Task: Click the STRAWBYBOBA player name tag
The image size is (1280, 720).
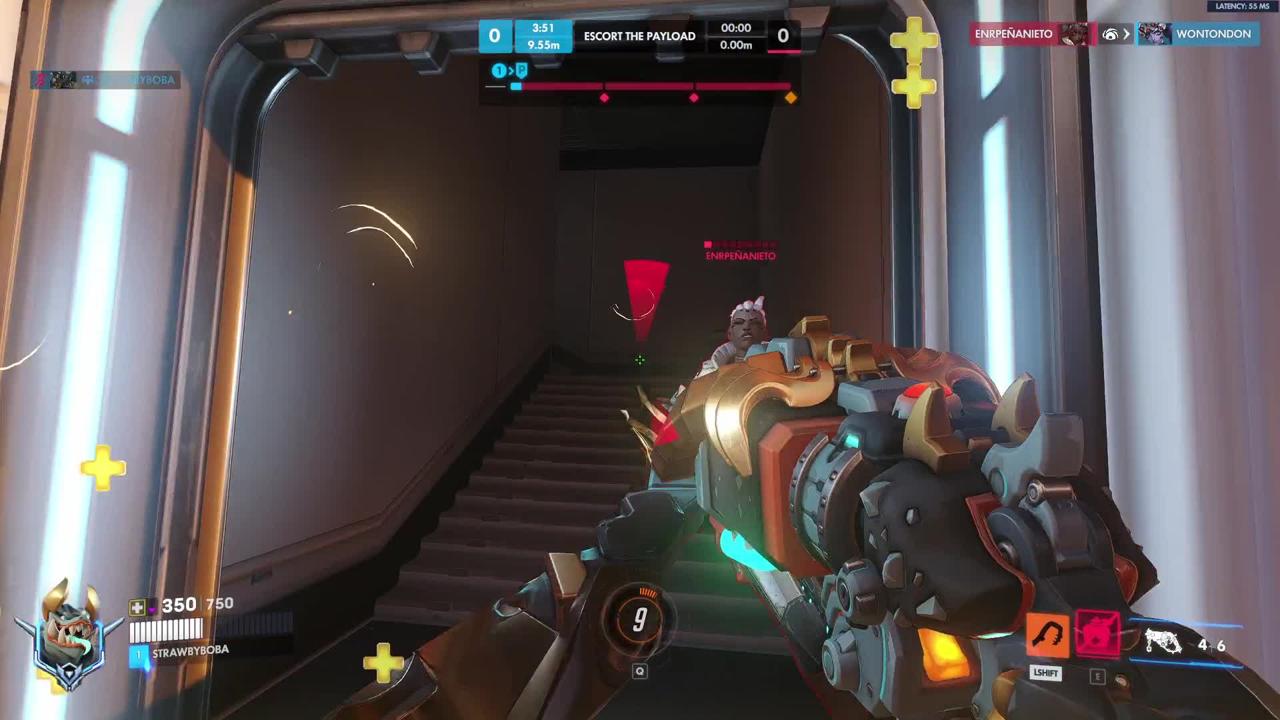Action: (x=190, y=651)
